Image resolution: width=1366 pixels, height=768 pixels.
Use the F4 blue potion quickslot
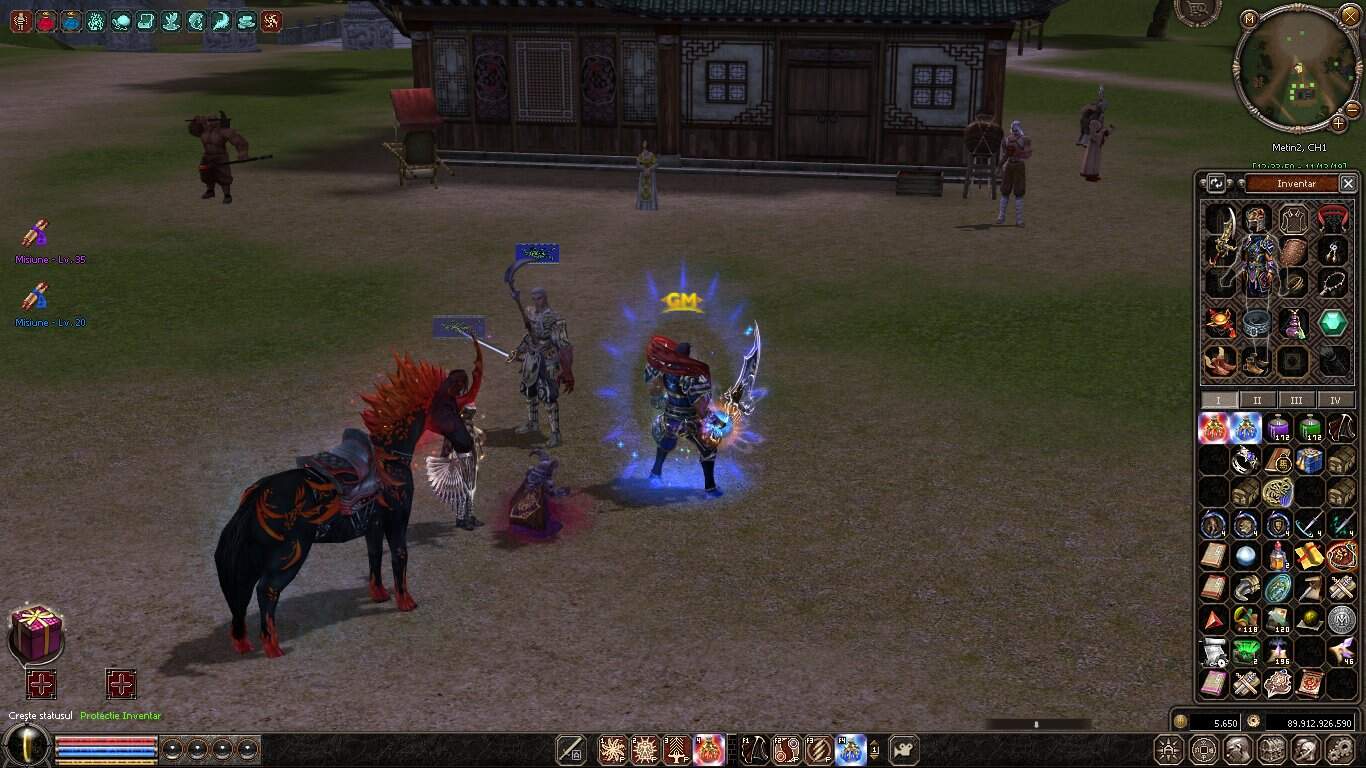click(851, 749)
